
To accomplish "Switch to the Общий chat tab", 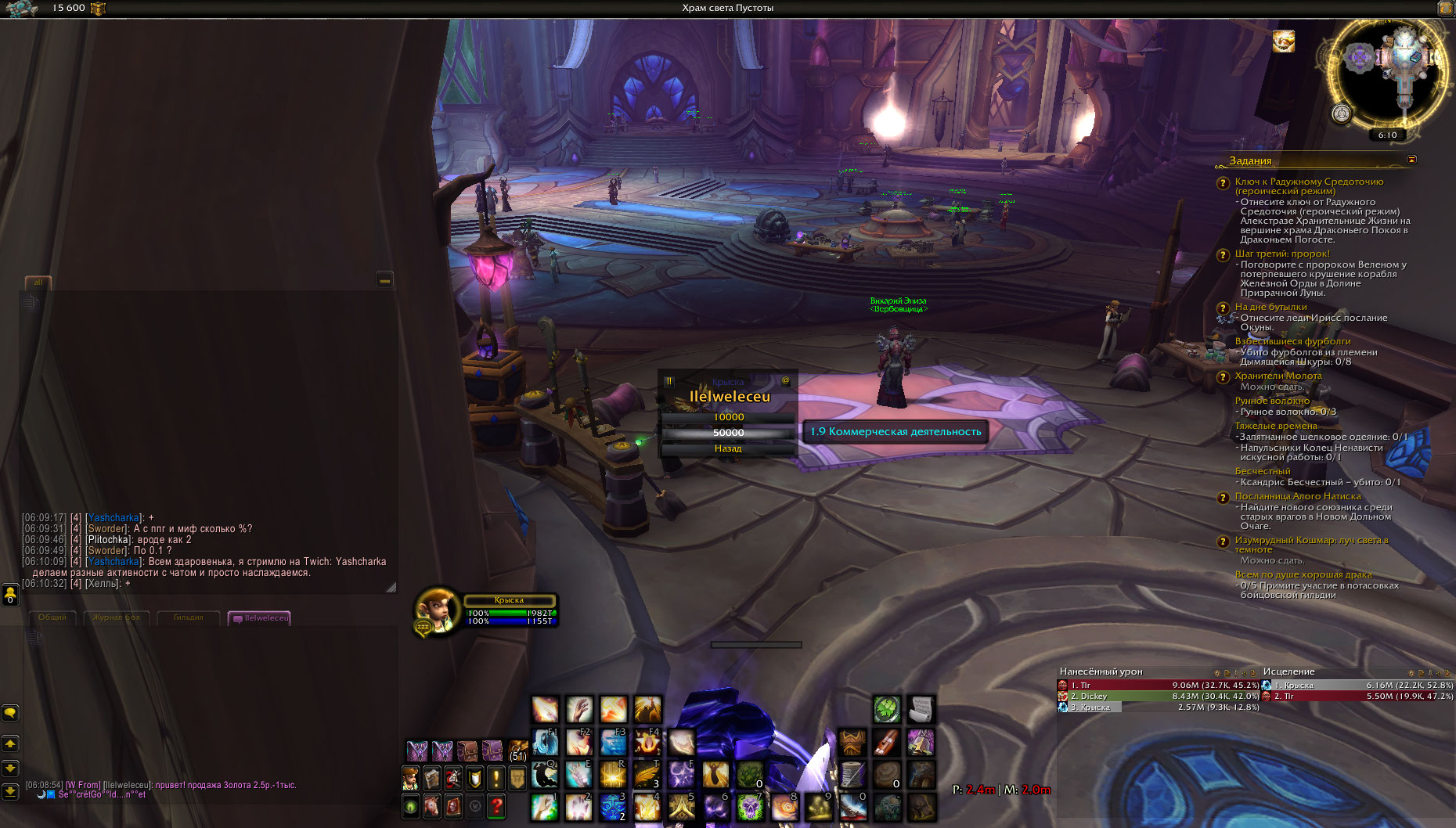I will (x=52, y=617).
